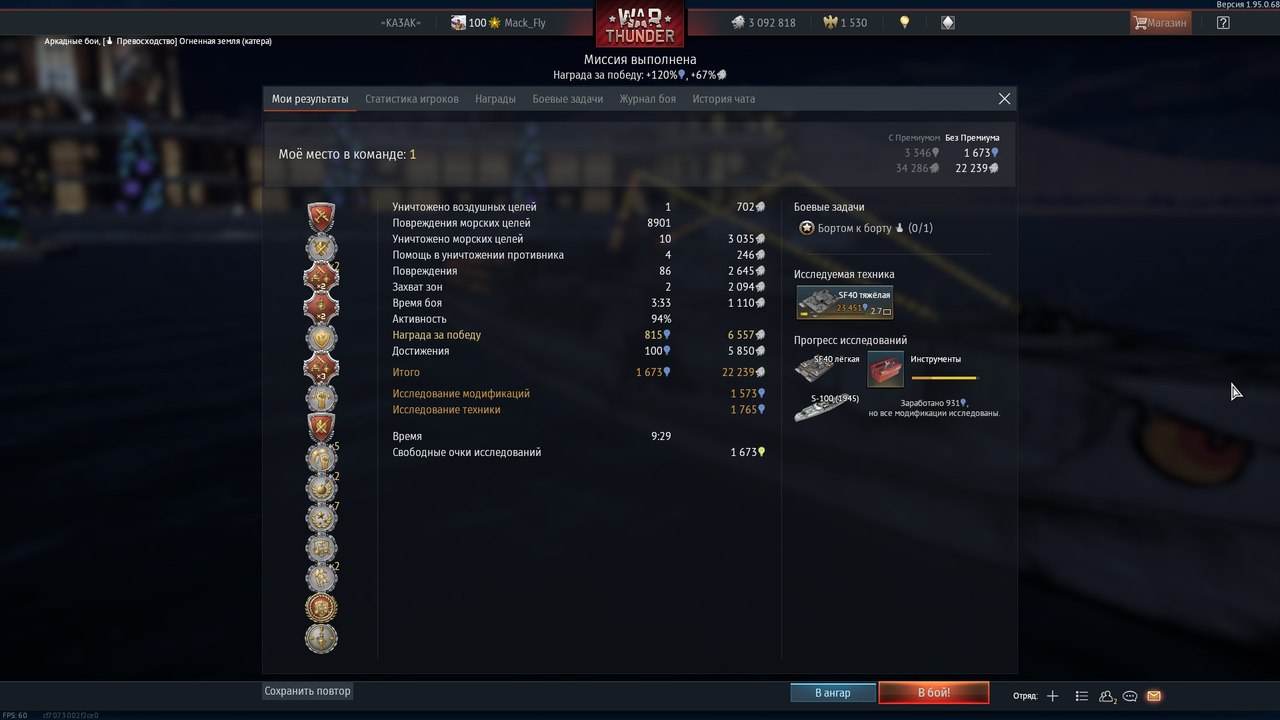Open the Магазин shop
1280x720 pixels.
(x=1160, y=22)
